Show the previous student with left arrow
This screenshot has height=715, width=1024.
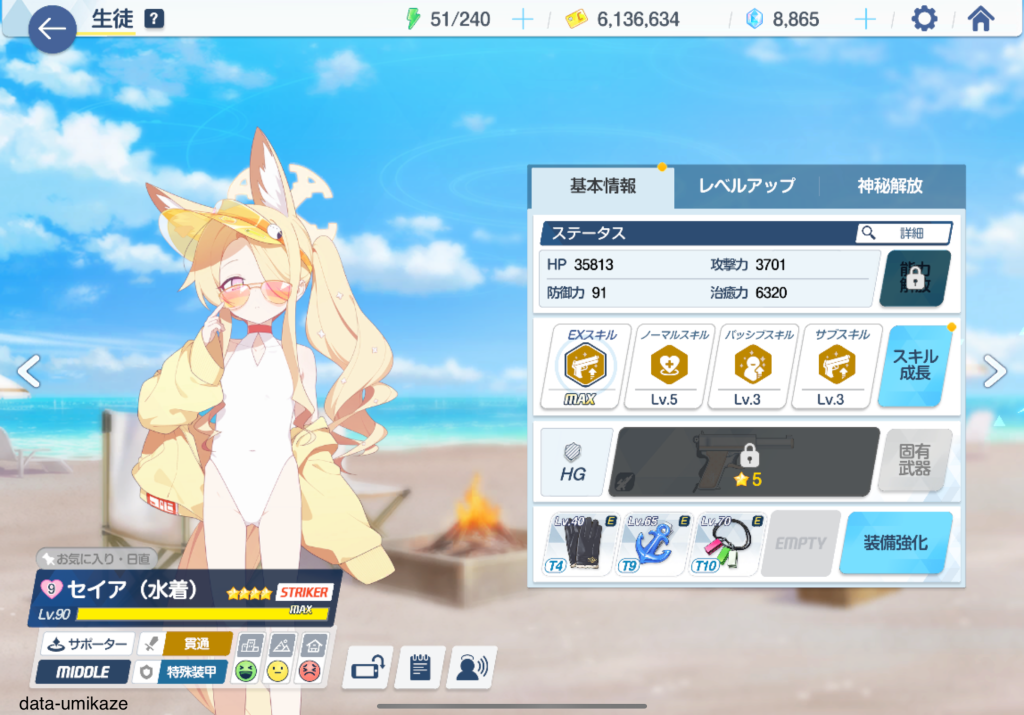(28, 371)
